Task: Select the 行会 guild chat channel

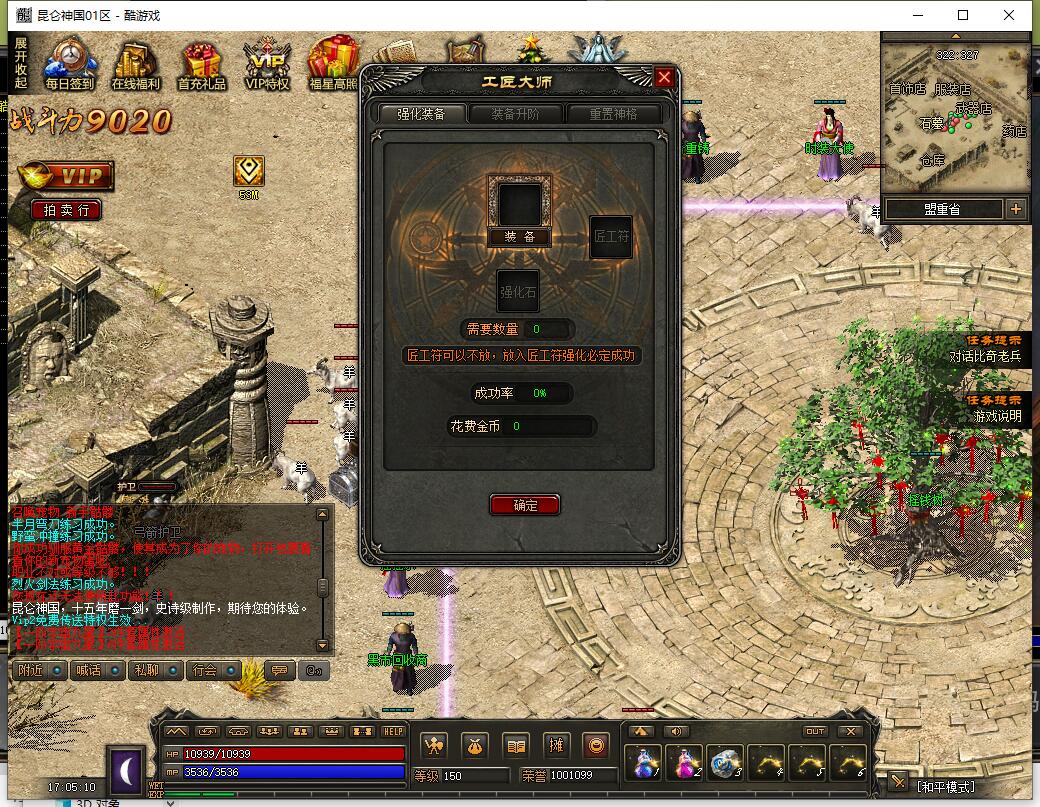Action: point(214,670)
